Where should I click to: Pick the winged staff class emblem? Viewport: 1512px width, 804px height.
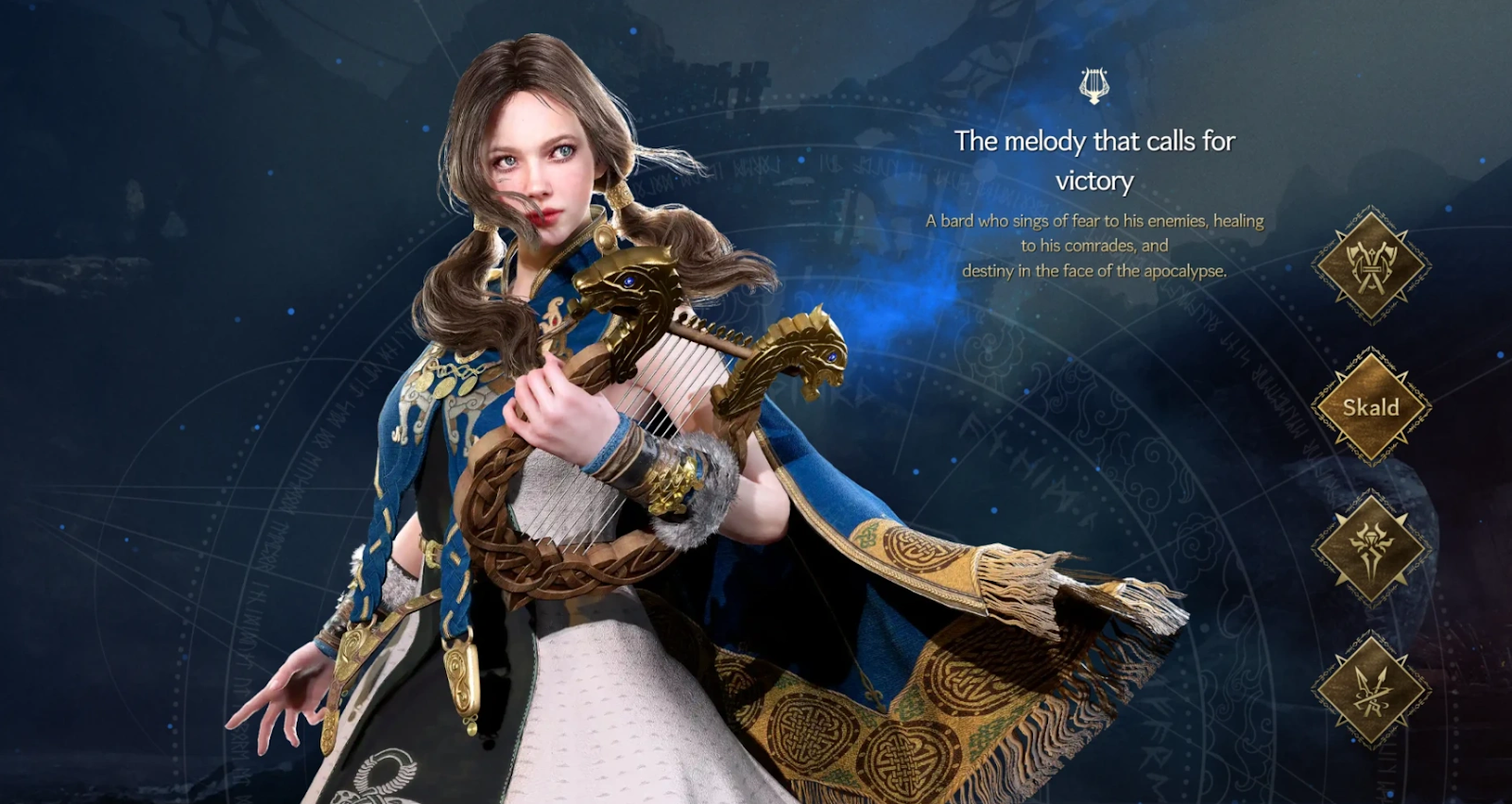(x=1370, y=548)
